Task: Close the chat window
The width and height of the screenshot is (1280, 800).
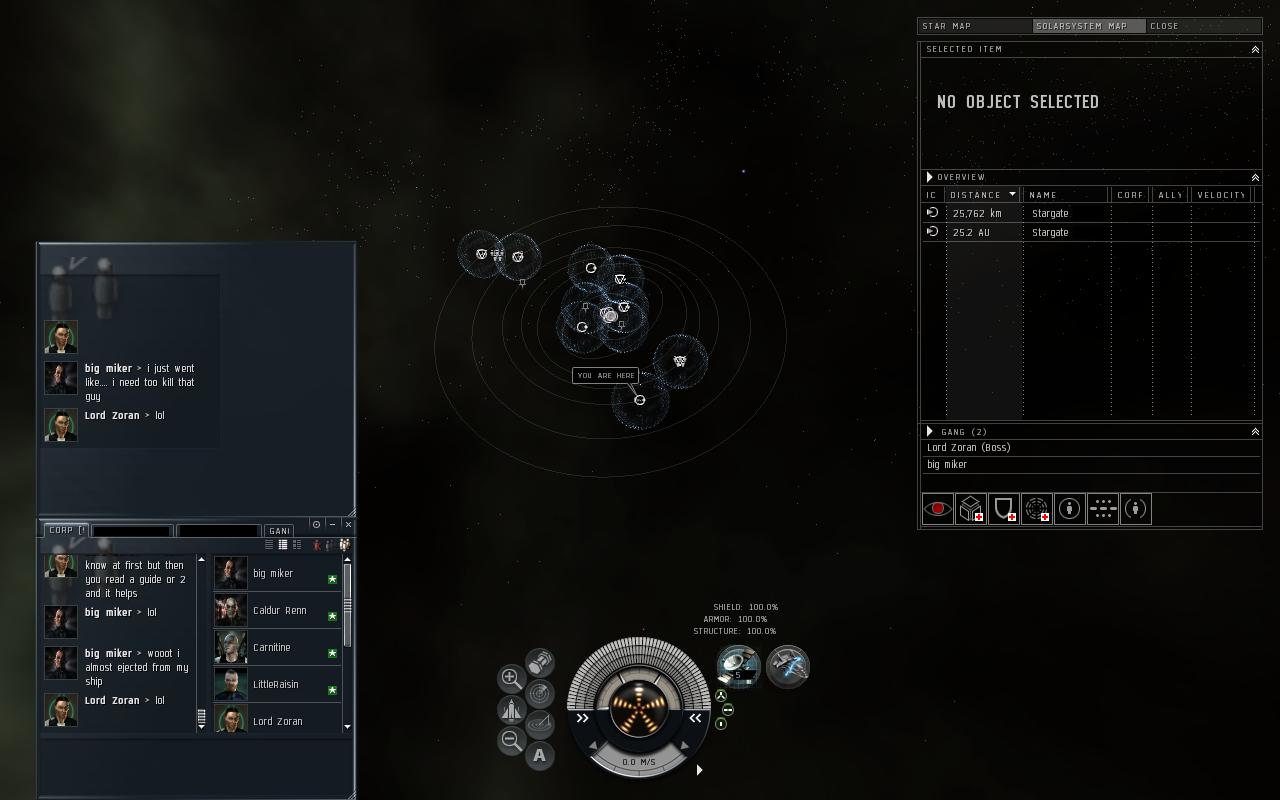Action: click(348, 524)
